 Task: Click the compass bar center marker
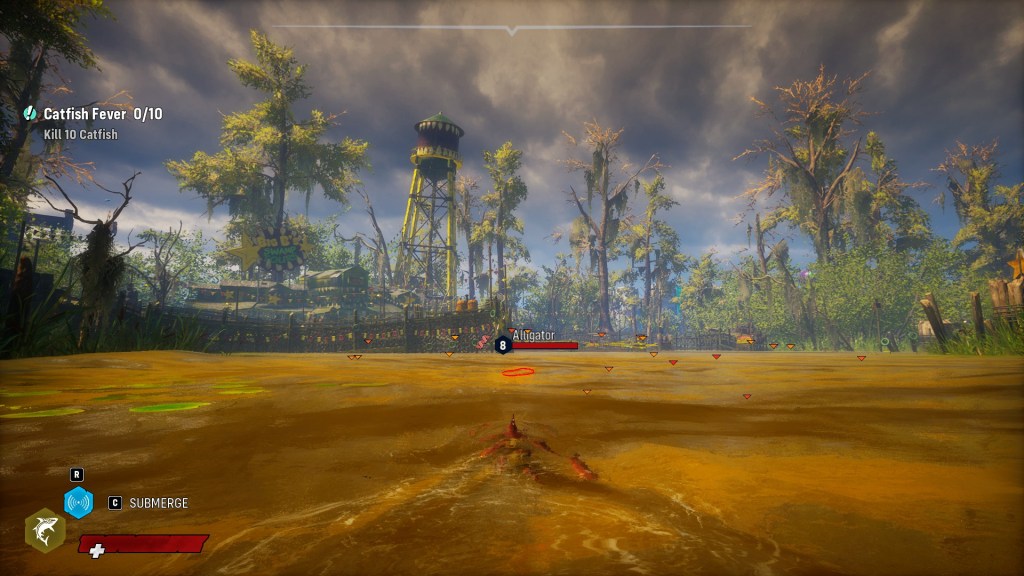point(512,30)
